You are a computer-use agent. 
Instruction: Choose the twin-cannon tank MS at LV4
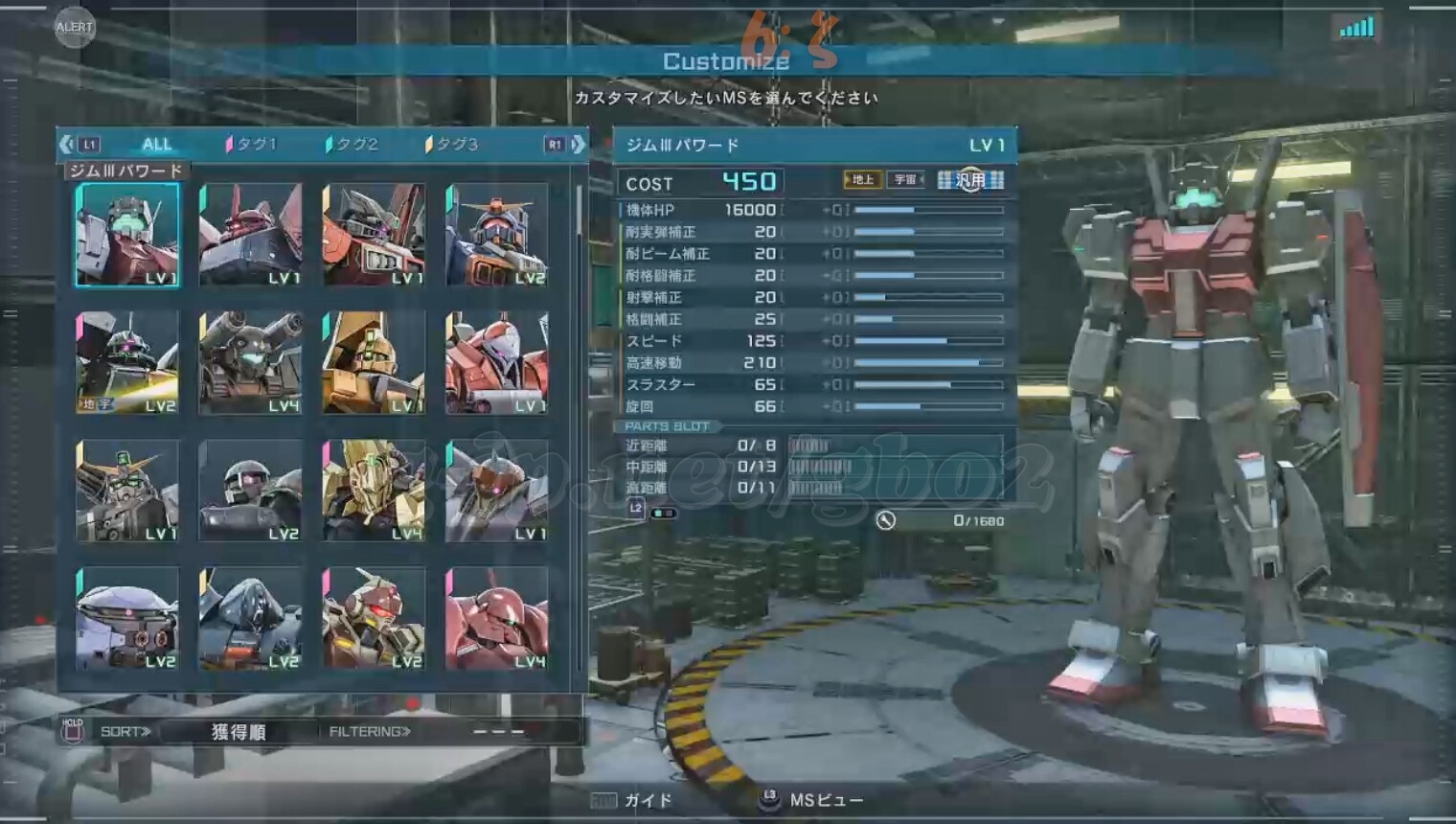251,363
